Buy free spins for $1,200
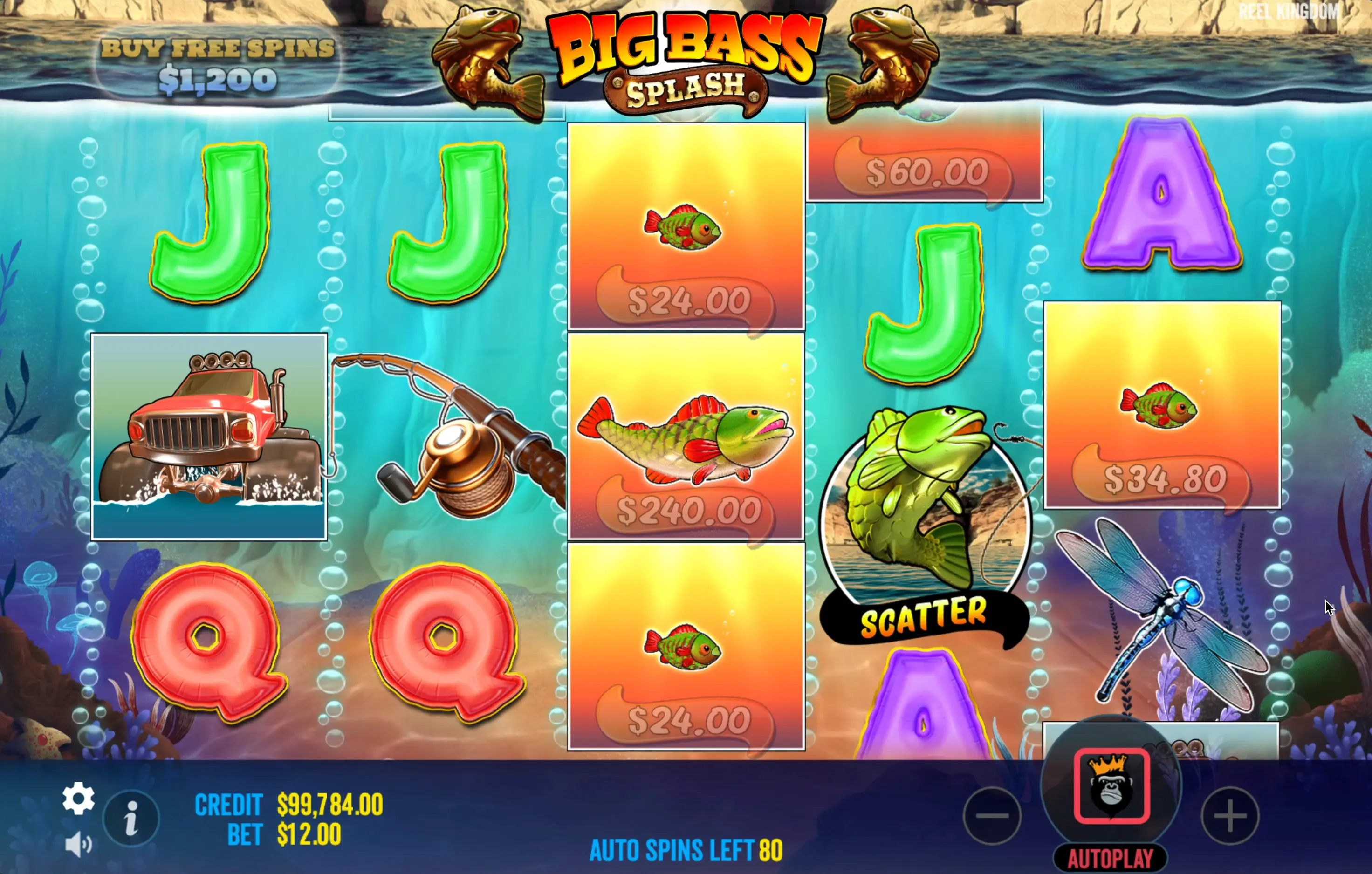Viewport: 1372px width, 874px height. (218, 65)
